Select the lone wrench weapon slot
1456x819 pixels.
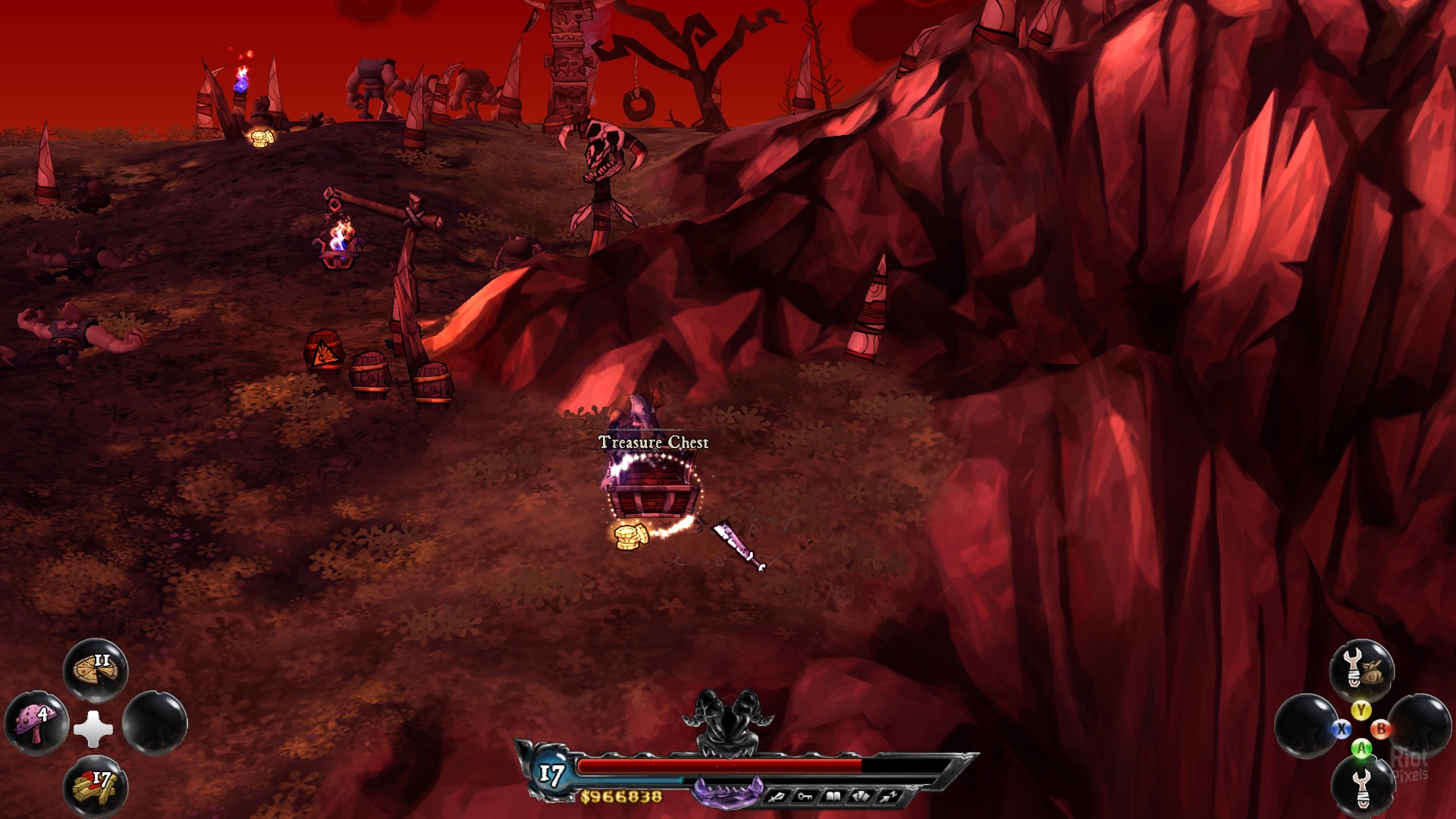pos(1362,786)
